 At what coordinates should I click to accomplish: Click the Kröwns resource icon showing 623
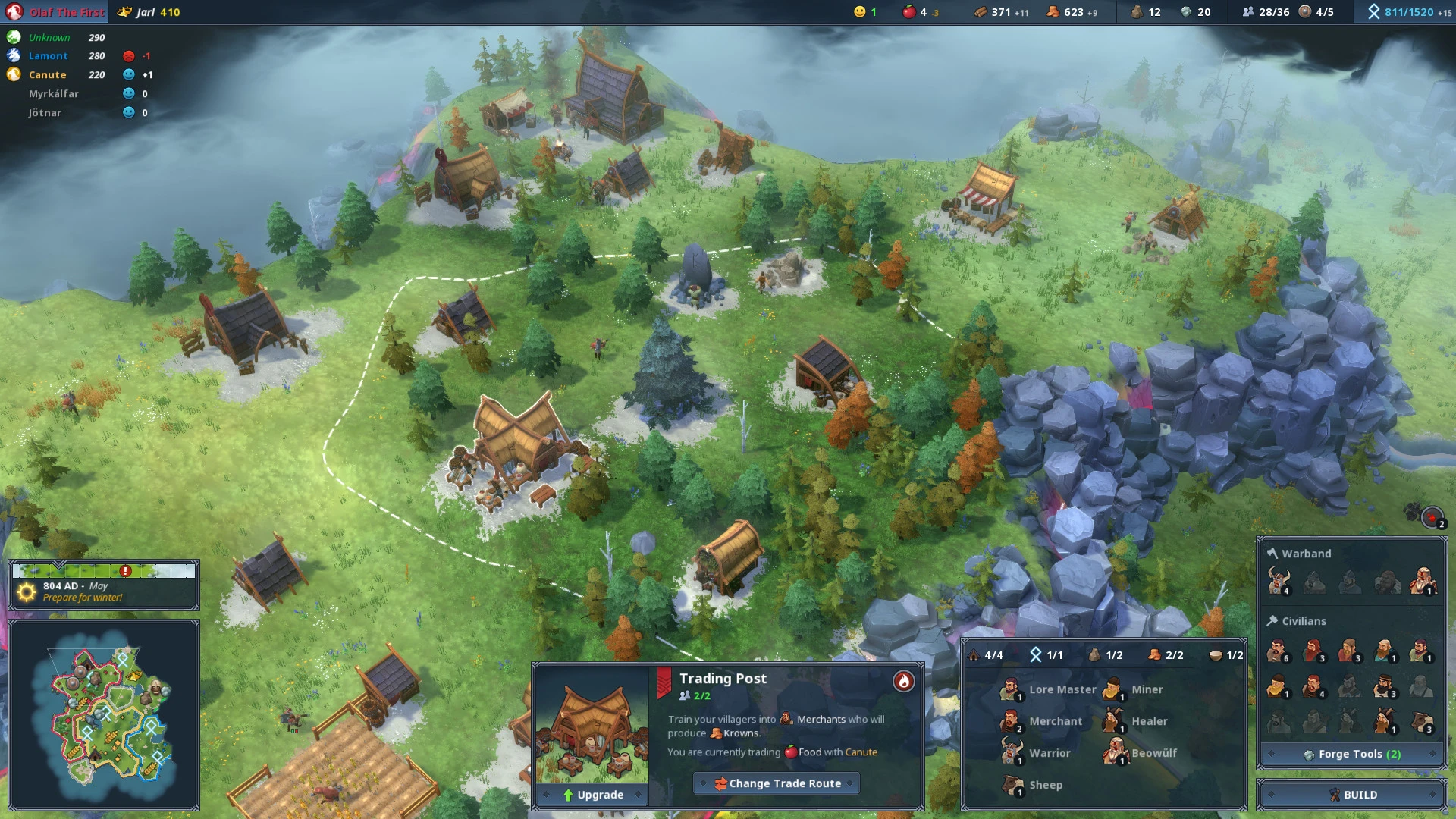point(1054,12)
